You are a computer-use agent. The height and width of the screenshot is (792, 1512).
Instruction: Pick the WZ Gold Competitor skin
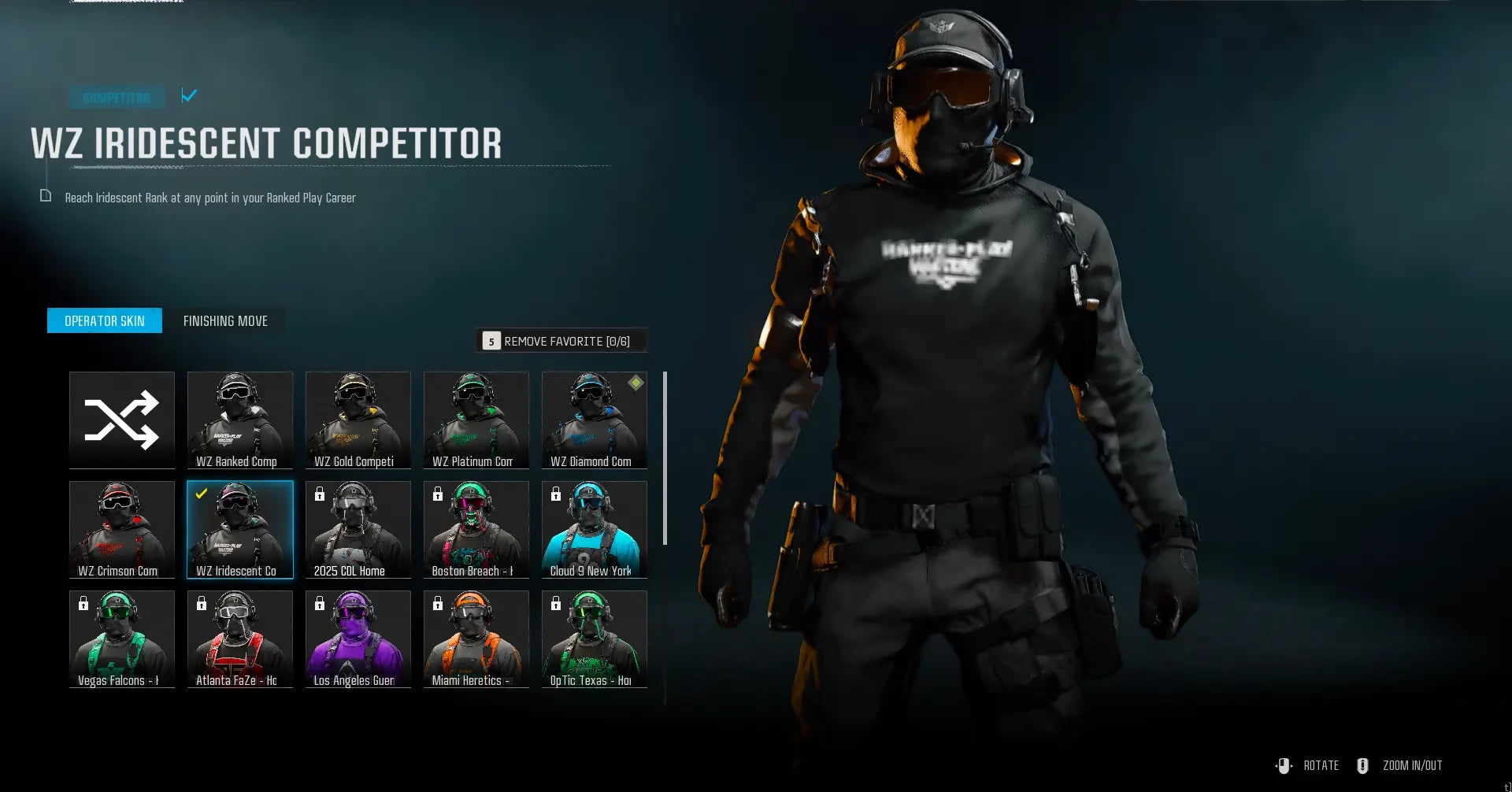[358, 420]
